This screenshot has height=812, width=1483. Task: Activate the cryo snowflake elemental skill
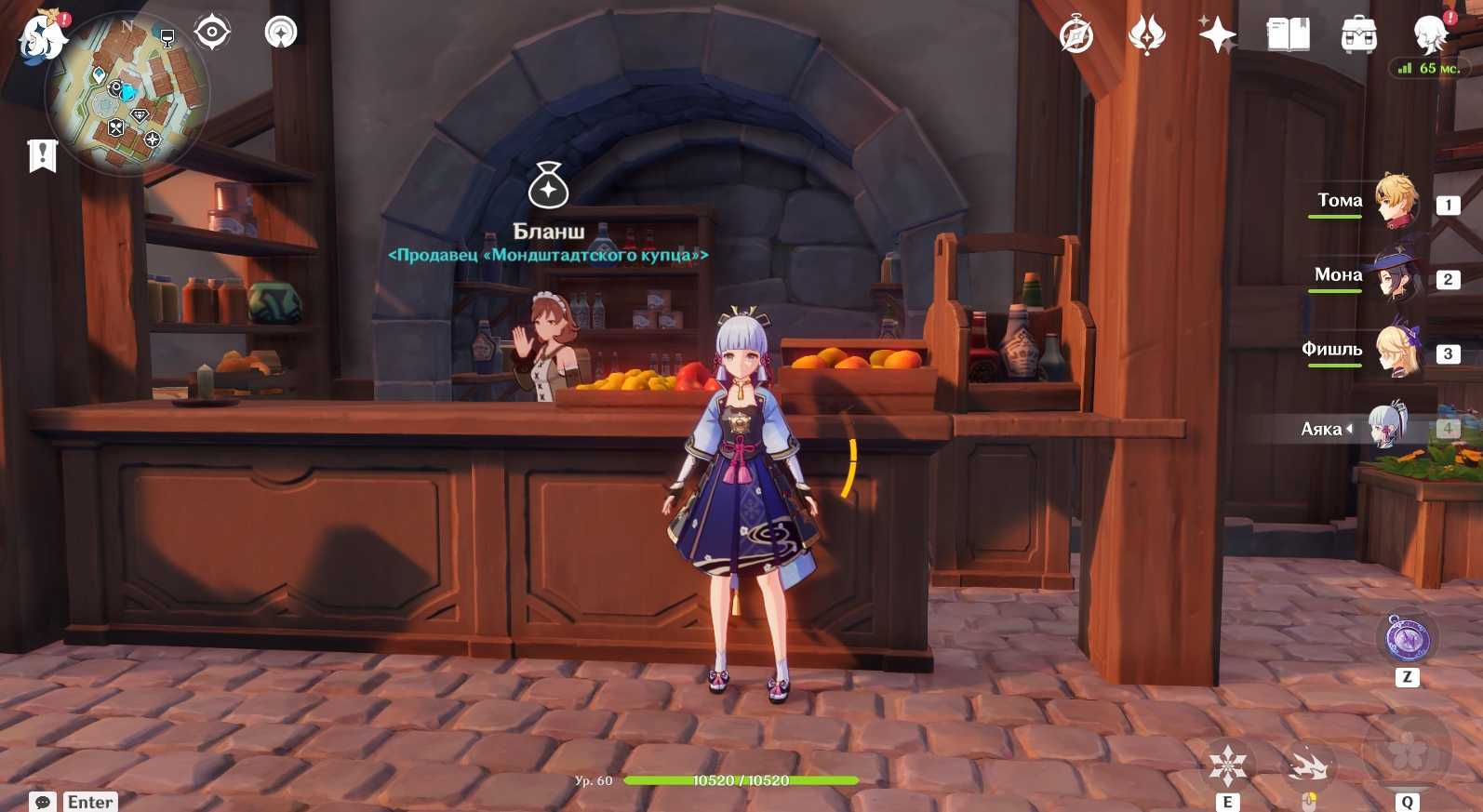point(1227,765)
